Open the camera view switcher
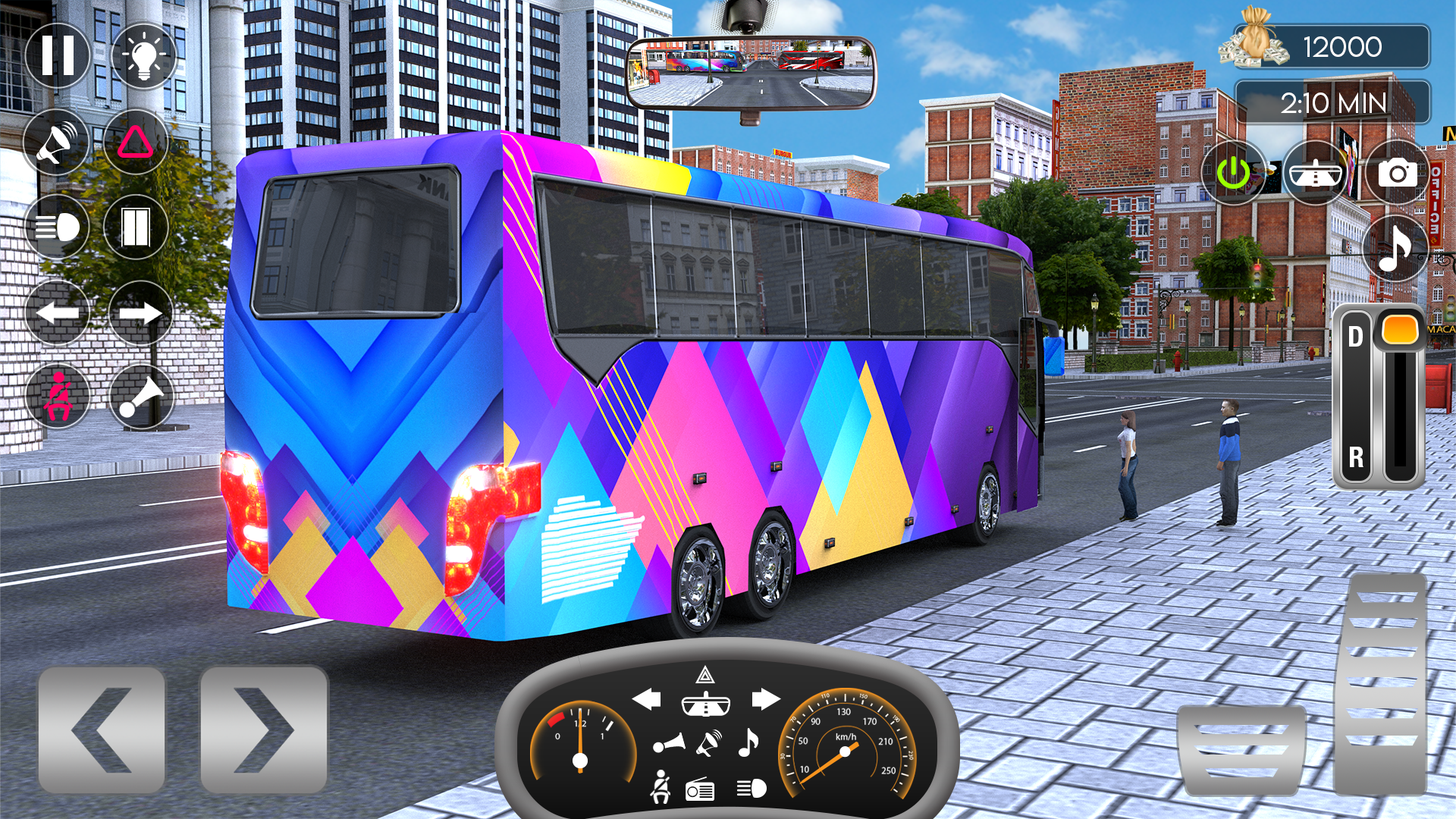1456x819 pixels. coord(1399,173)
